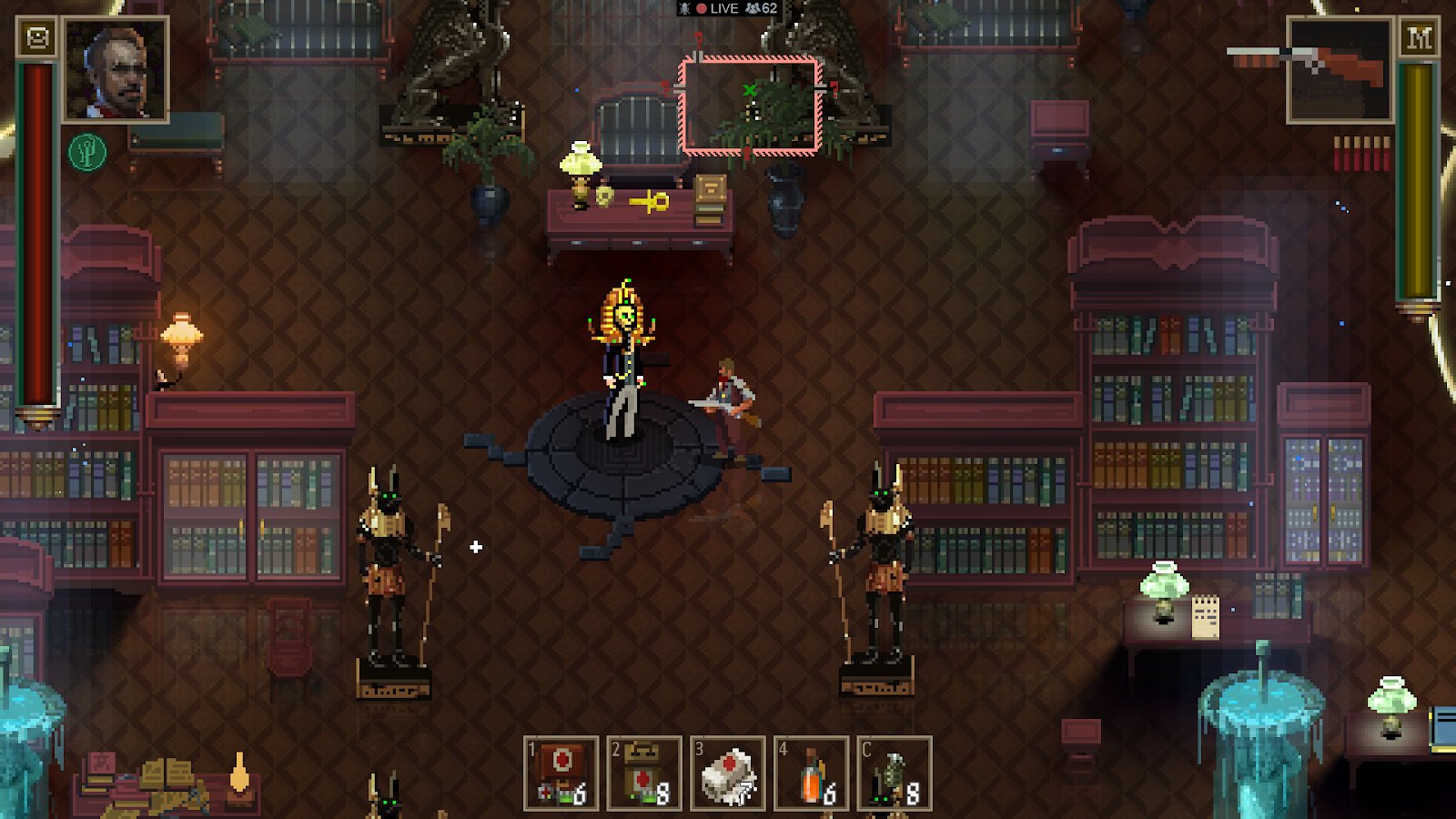Click the green X inside the marked zone
The image size is (1456, 819).
click(x=748, y=91)
